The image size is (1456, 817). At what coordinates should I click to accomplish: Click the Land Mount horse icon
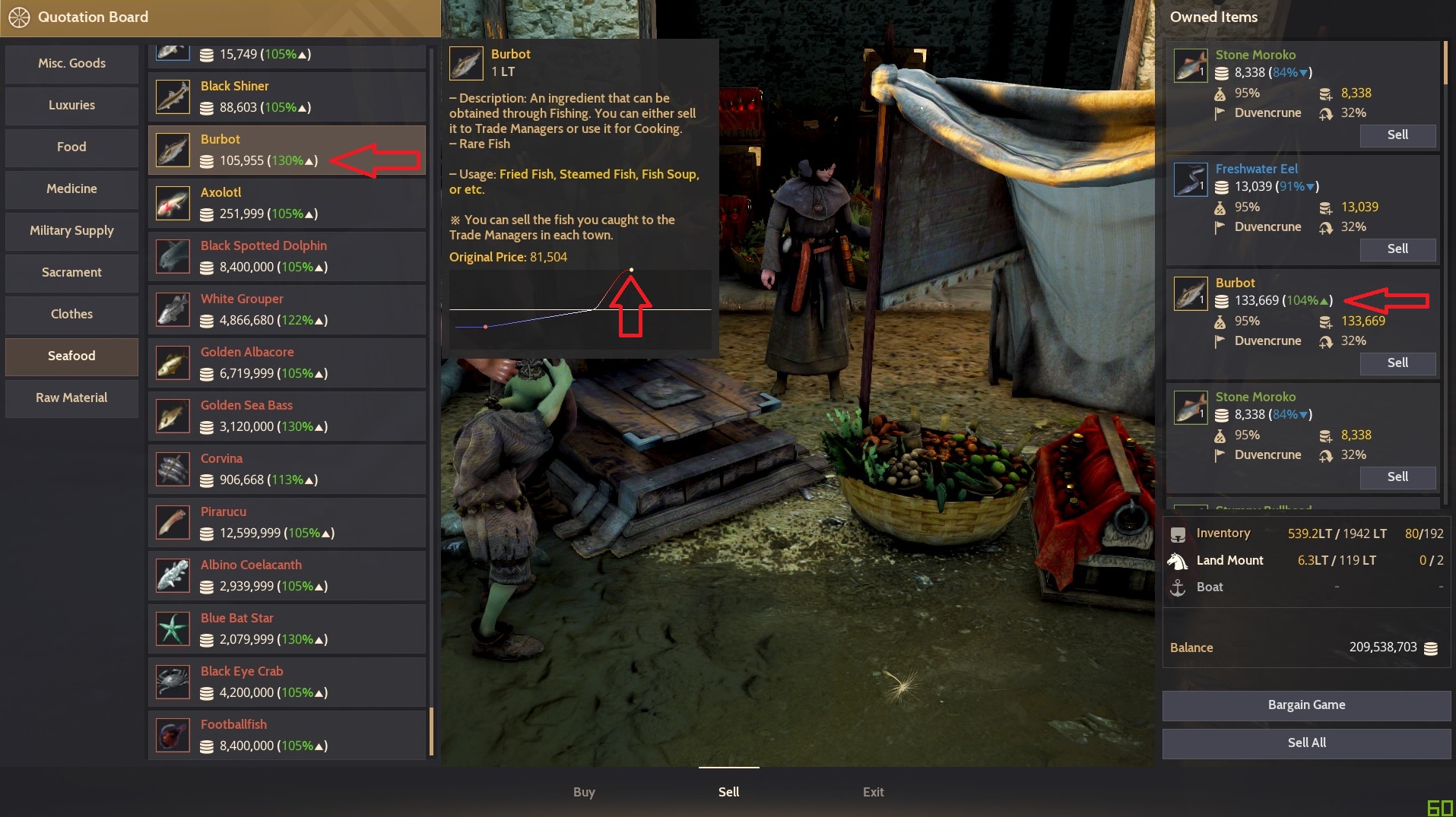pos(1179,560)
